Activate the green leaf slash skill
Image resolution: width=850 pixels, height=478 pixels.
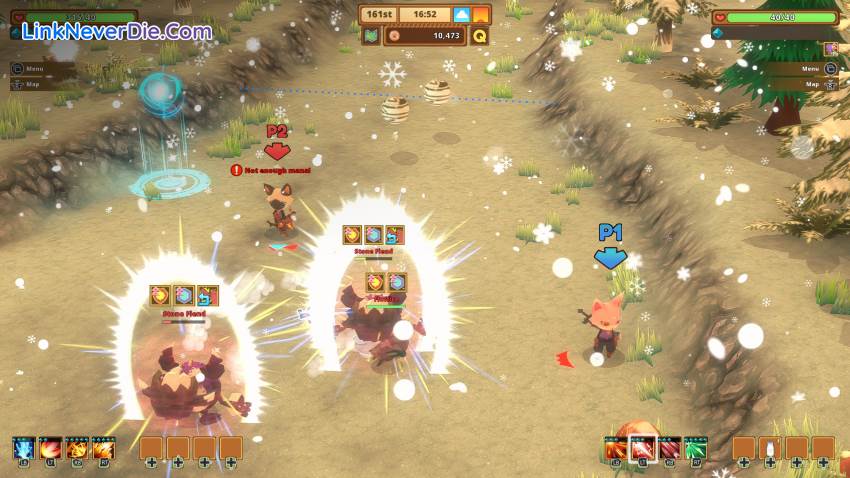(x=696, y=448)
